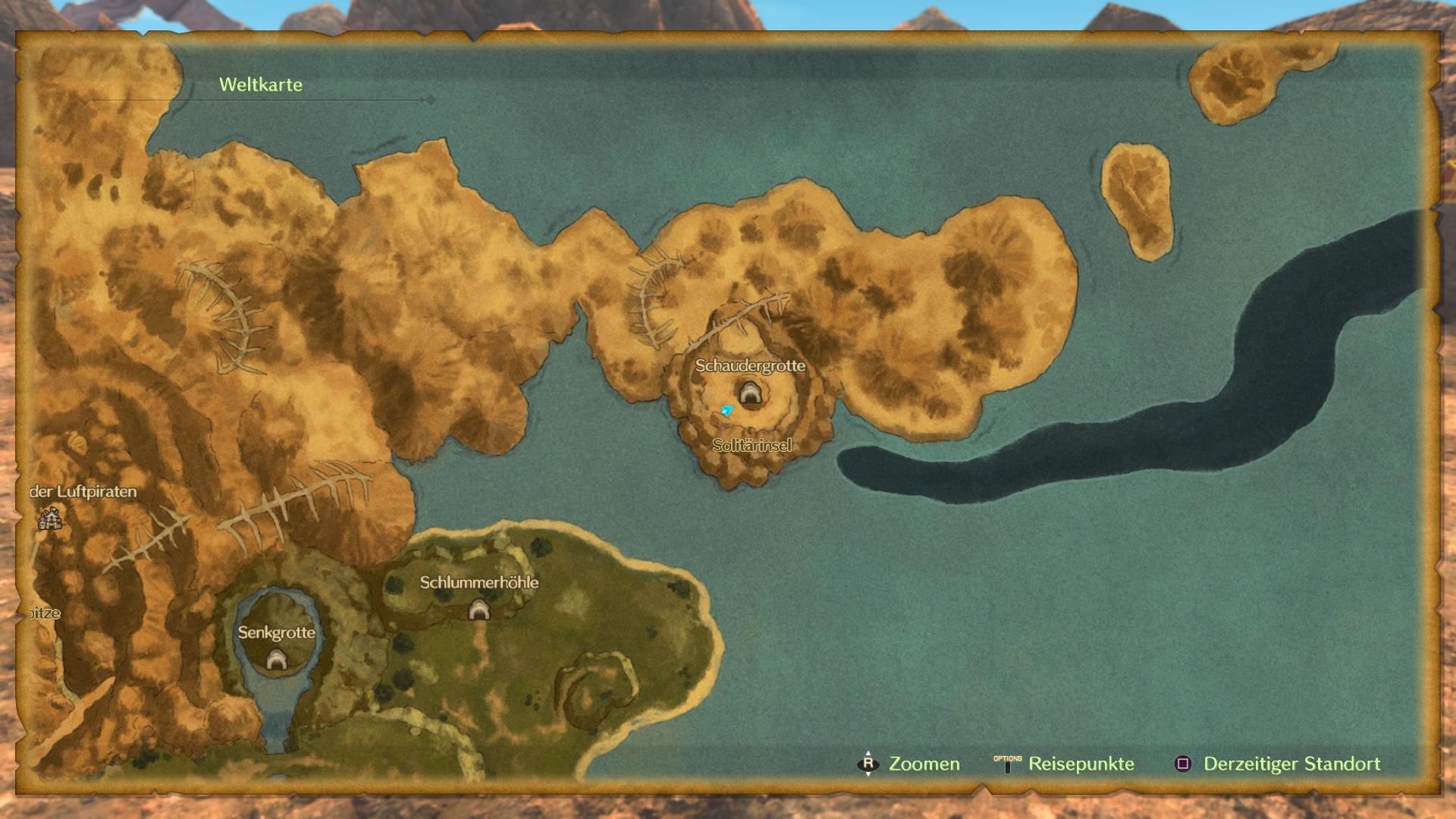Choose the Schlummerhöhle cave entrance marker
The image size is (1456, 819).
pos(479,609)
